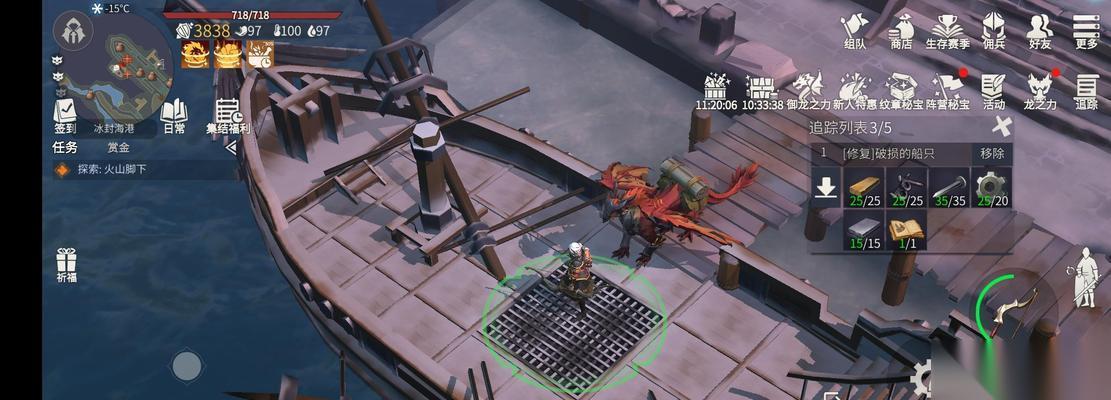1111x400 pixels.
Task: Open the 好友 friends list
Action: pyautogui.click(x=1040, y=31)
